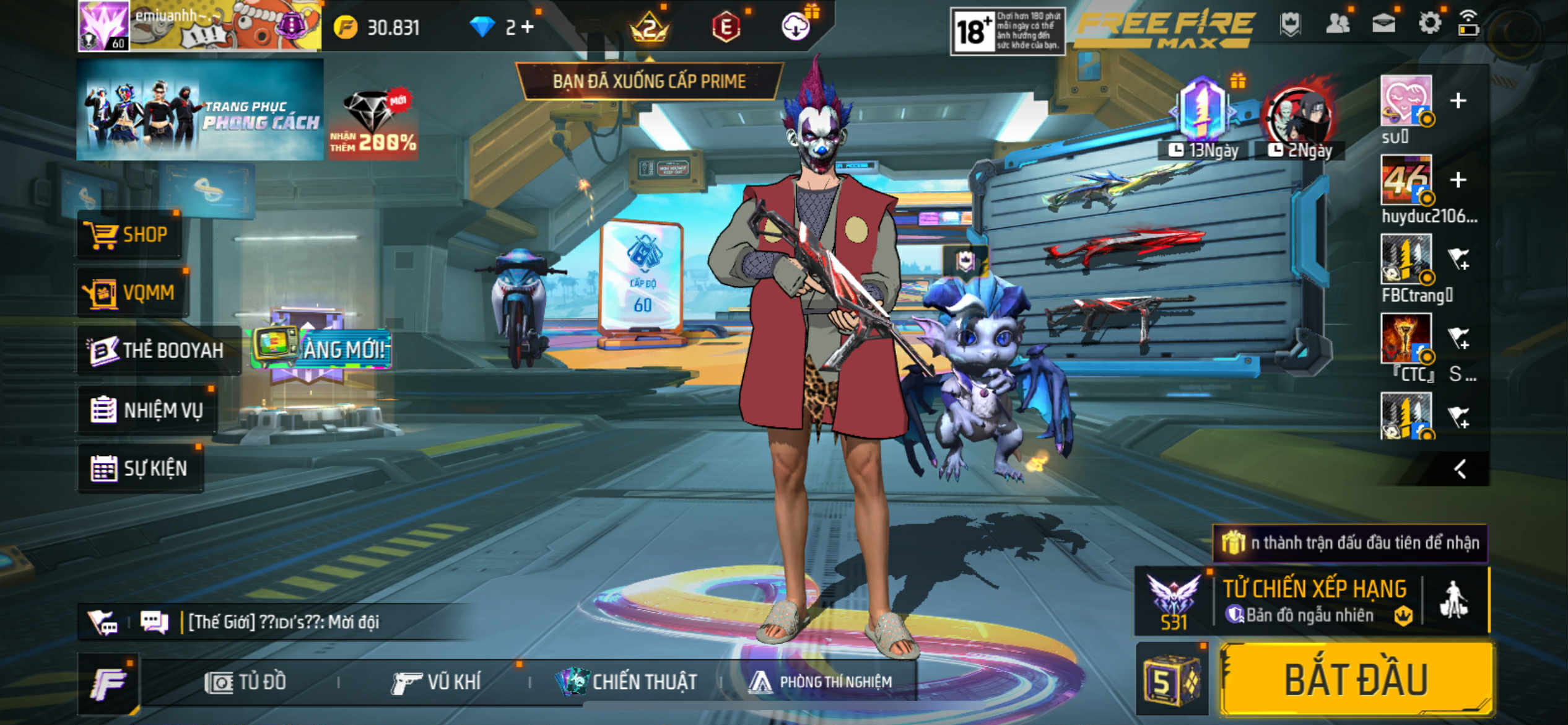Invite friend huyduc2106 to the squad
The image size is (1568, 725).
[x=1458, y=180]
